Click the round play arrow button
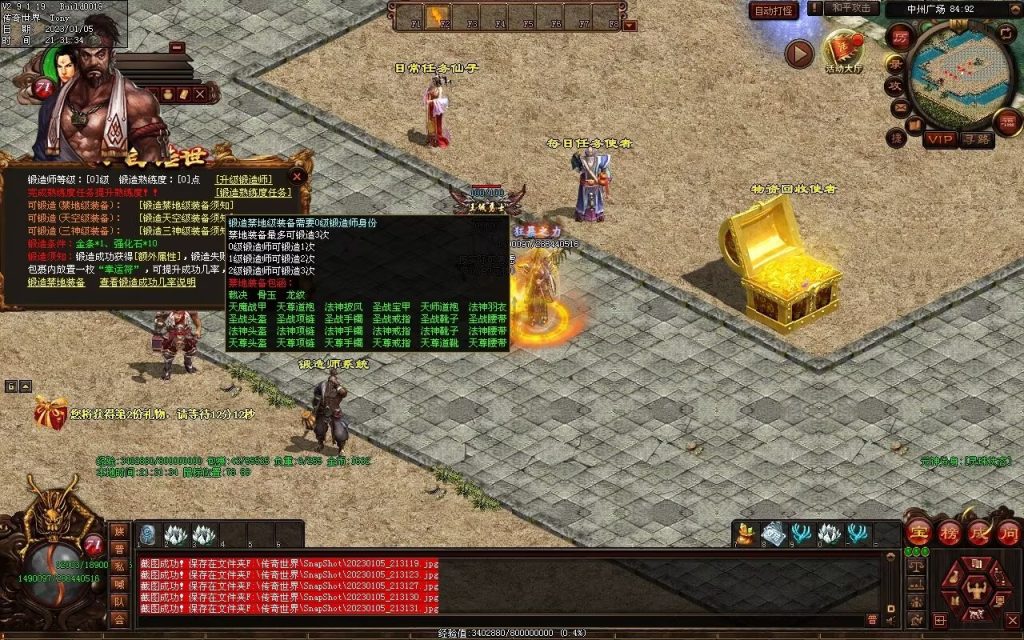The width and height of the screenshot is (1024, 640). (798, 53)
